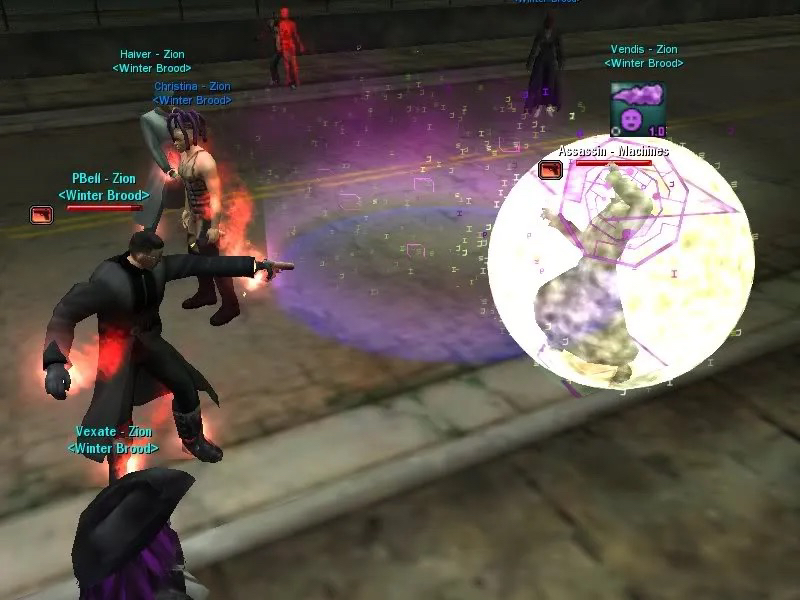Target the Assassin - Machines nameplate
The image size is (800, 600).
coord(613,151)
